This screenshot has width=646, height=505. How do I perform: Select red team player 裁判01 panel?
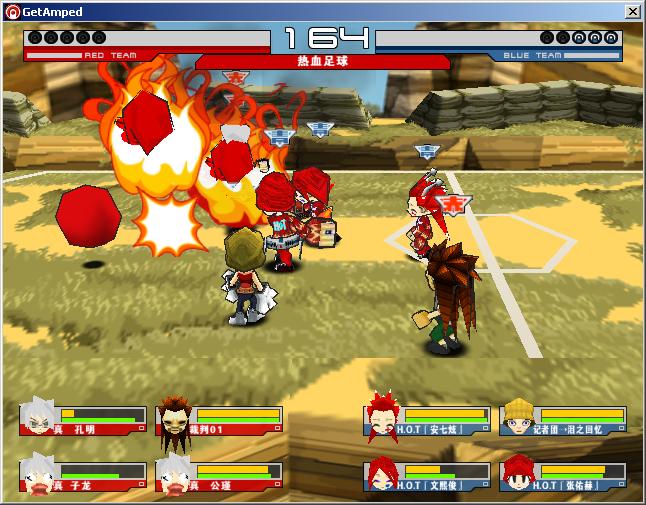click(219, 420)
